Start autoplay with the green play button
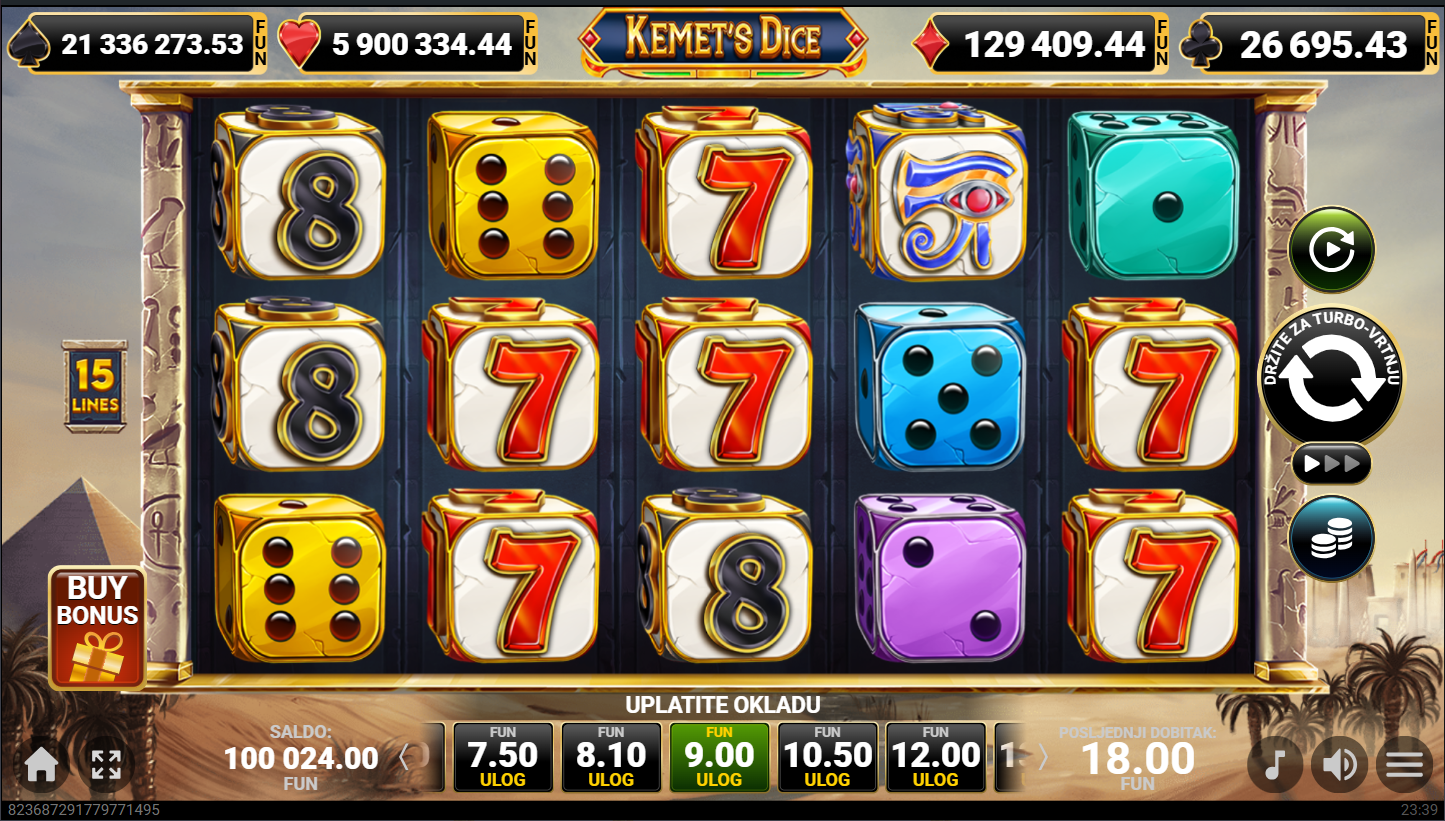 click(1331, 249)
